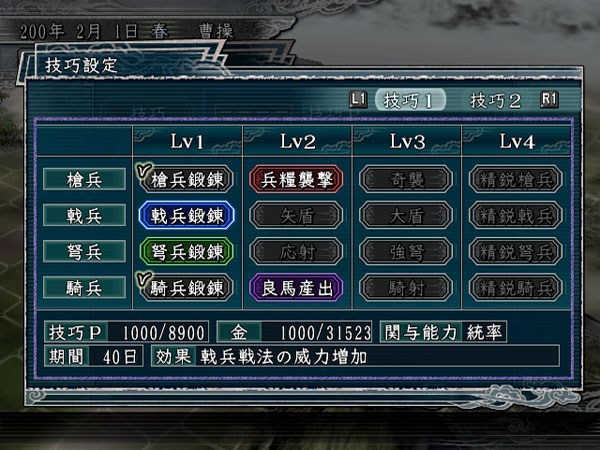Open the 技巧2 tab
The height and width of the screenshot is (450, 600).
[x=496, y=100]
